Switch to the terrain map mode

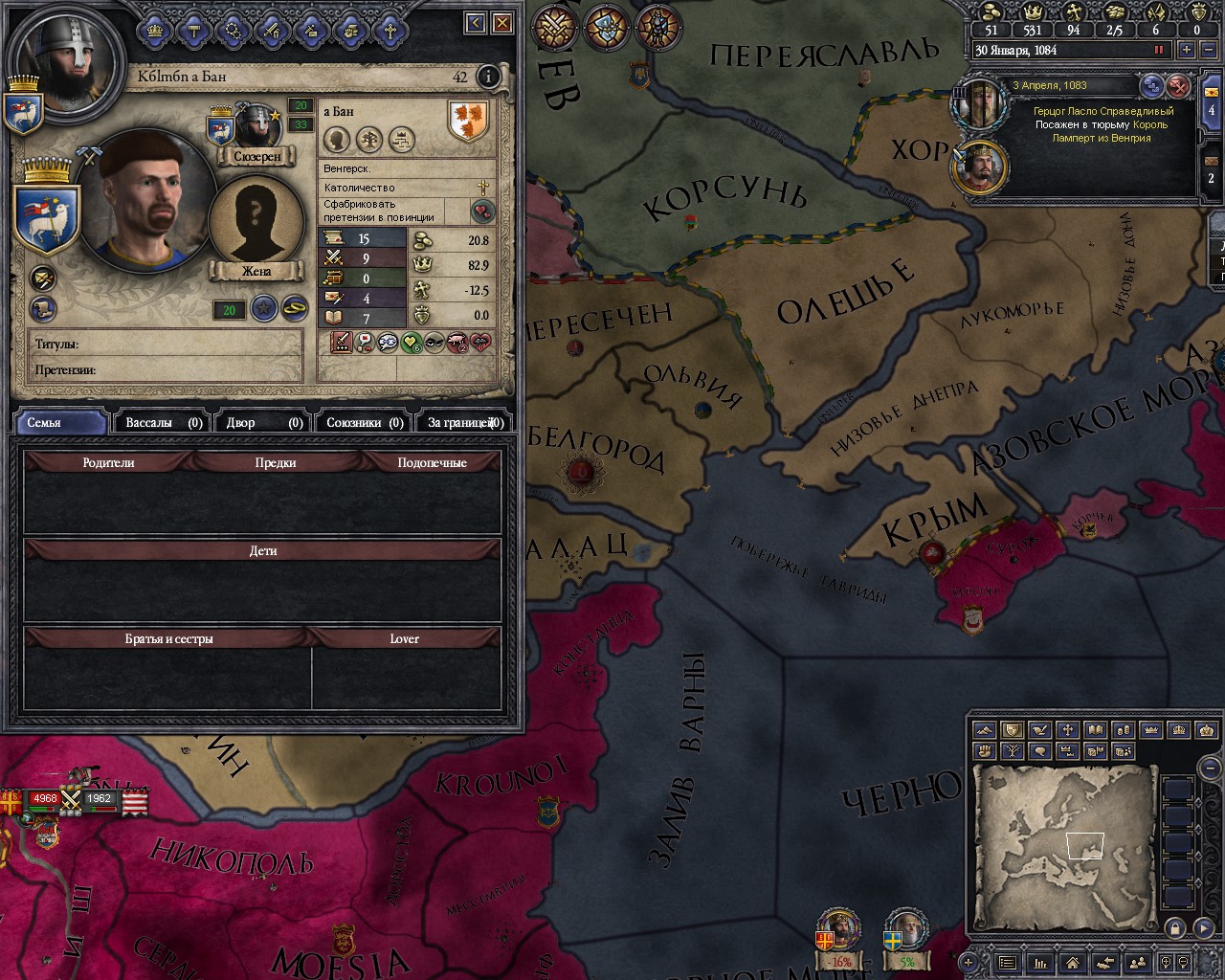(983, 730)
